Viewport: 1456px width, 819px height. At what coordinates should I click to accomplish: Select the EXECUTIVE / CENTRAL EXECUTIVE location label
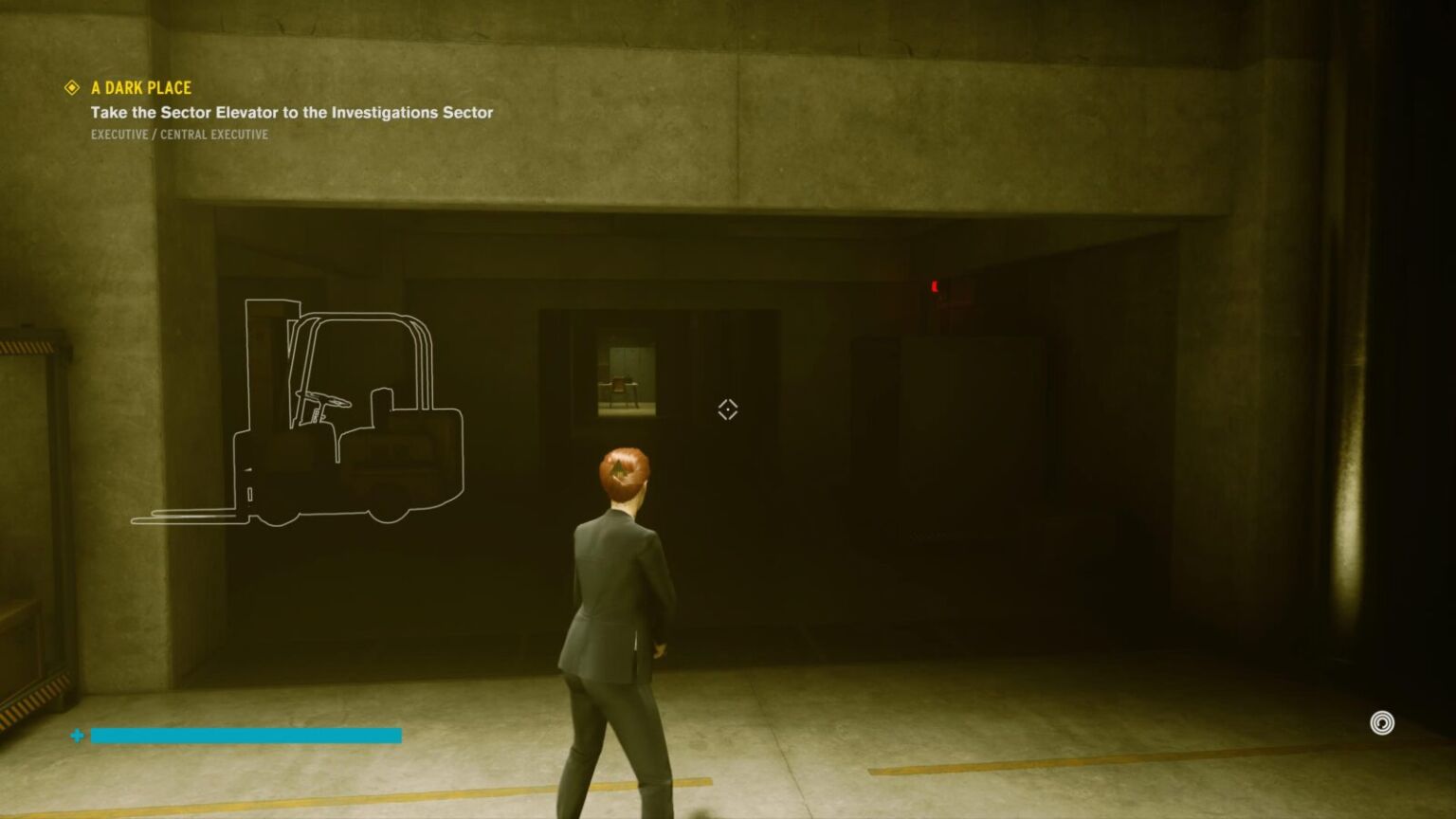(178, 134)
